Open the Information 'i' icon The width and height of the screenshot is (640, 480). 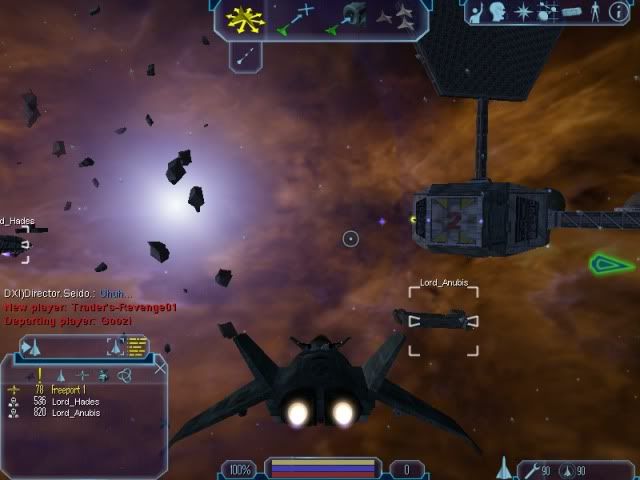pyautogui.click(x=619, y=13)
